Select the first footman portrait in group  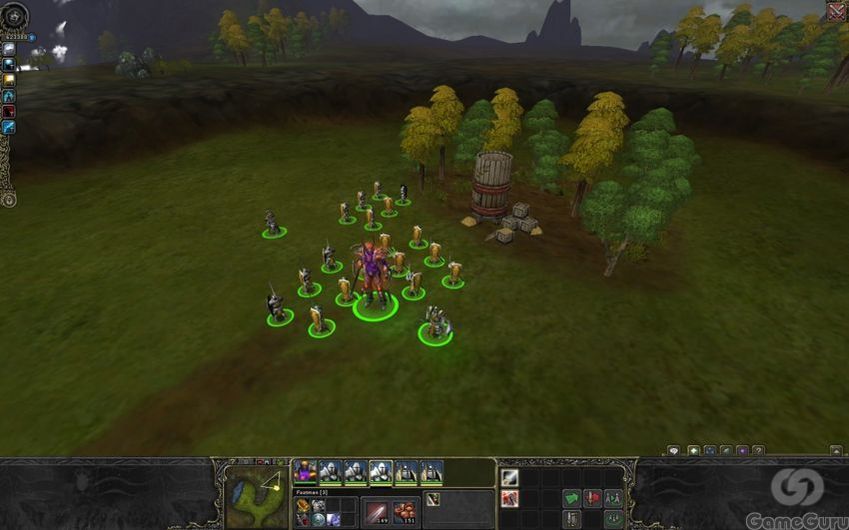pyautogui.click(x=330, y=470)
